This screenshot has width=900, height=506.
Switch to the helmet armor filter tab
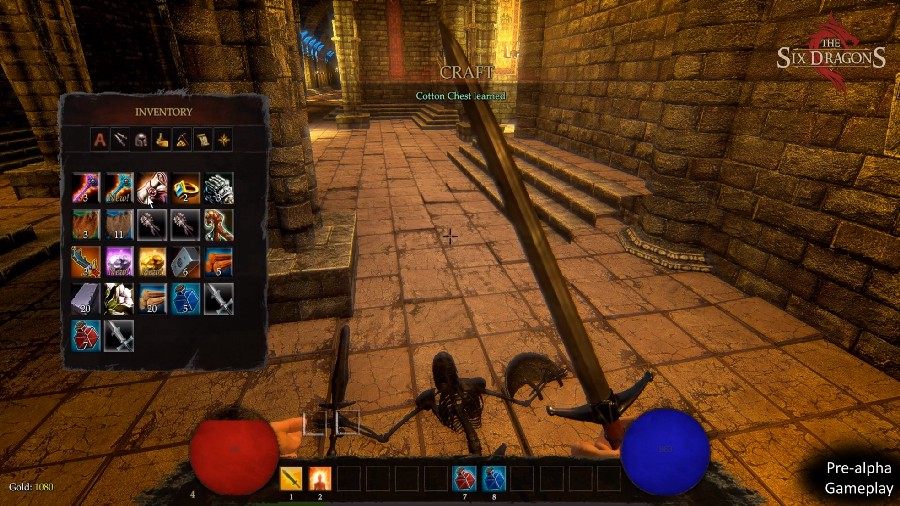click(141, 141)
